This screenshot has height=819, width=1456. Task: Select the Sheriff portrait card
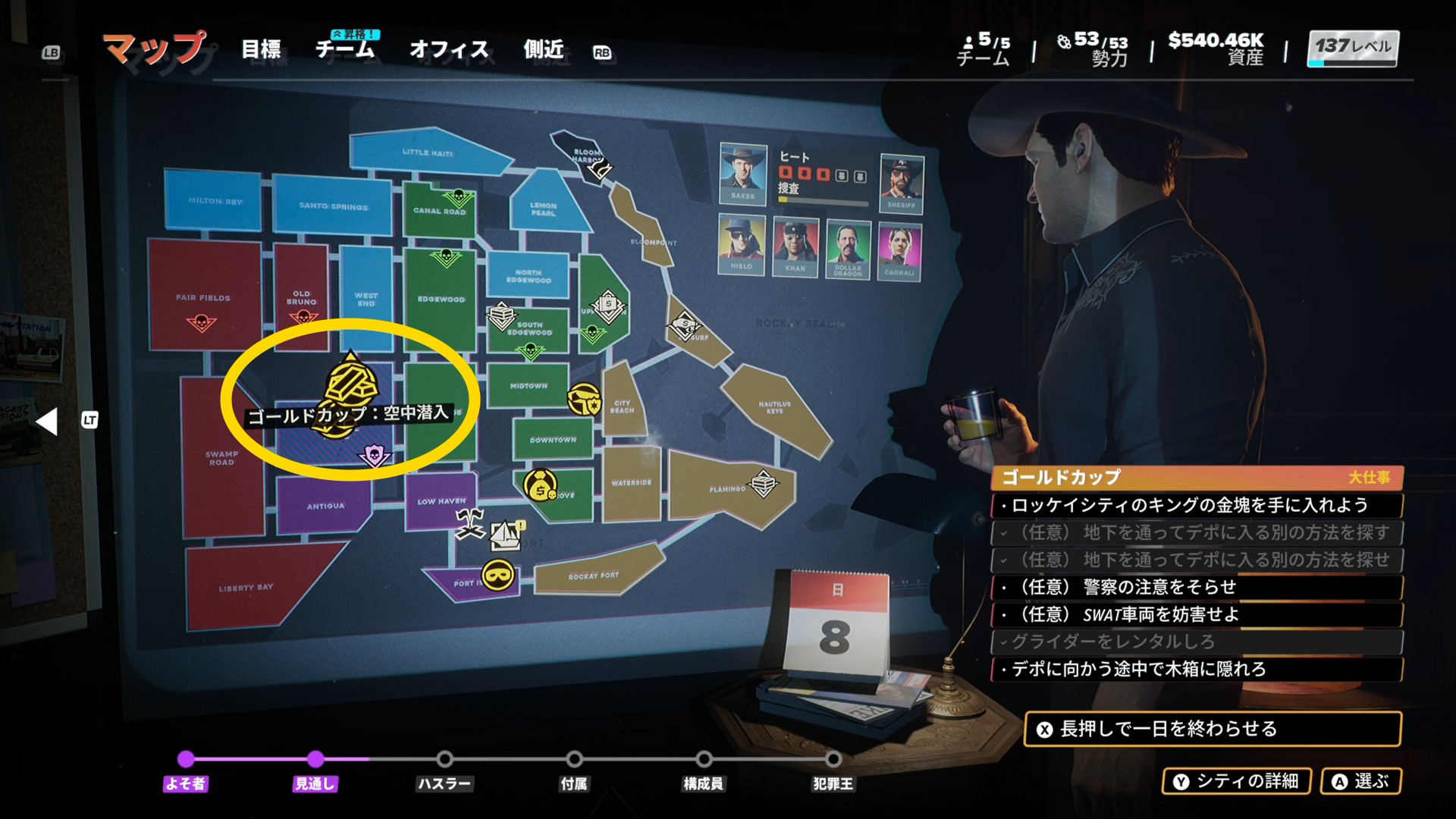pos(902,183)
